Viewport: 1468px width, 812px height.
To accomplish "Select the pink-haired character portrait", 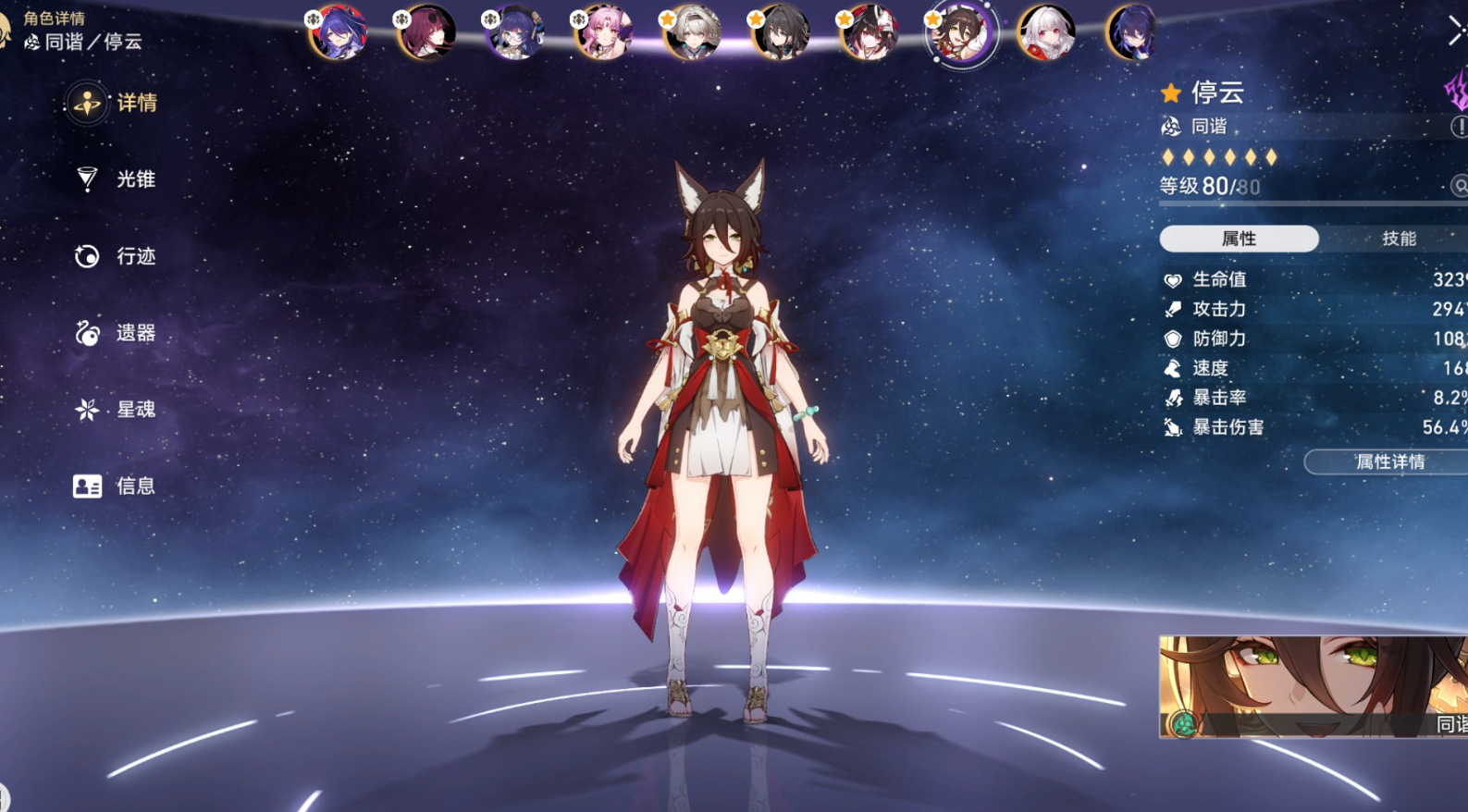I will [602, 32].
